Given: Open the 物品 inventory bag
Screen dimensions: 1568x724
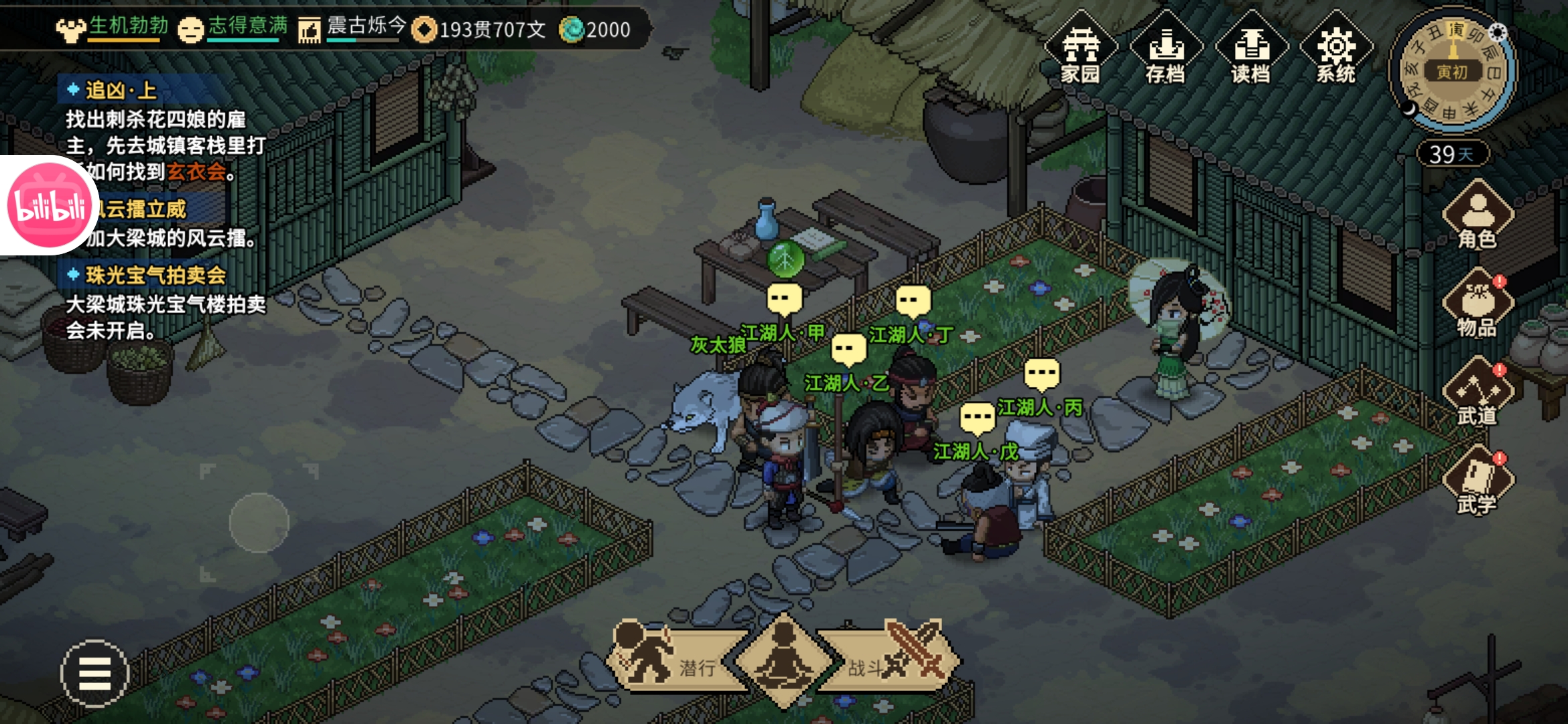Looking at the screenshot, I should [x=1478, y=305].
